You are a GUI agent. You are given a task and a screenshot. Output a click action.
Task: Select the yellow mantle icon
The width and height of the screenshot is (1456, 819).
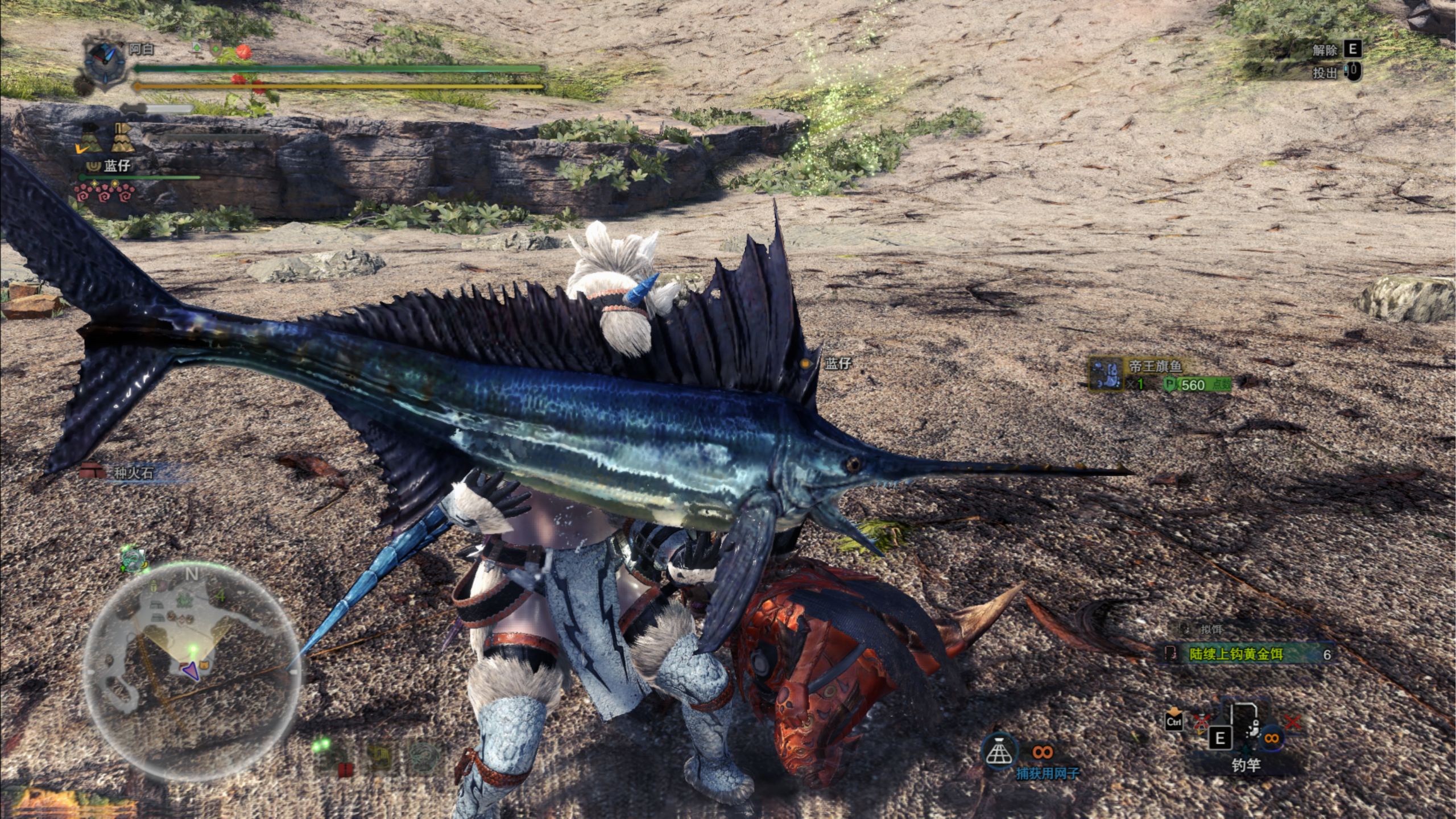[x=122, y=138]
